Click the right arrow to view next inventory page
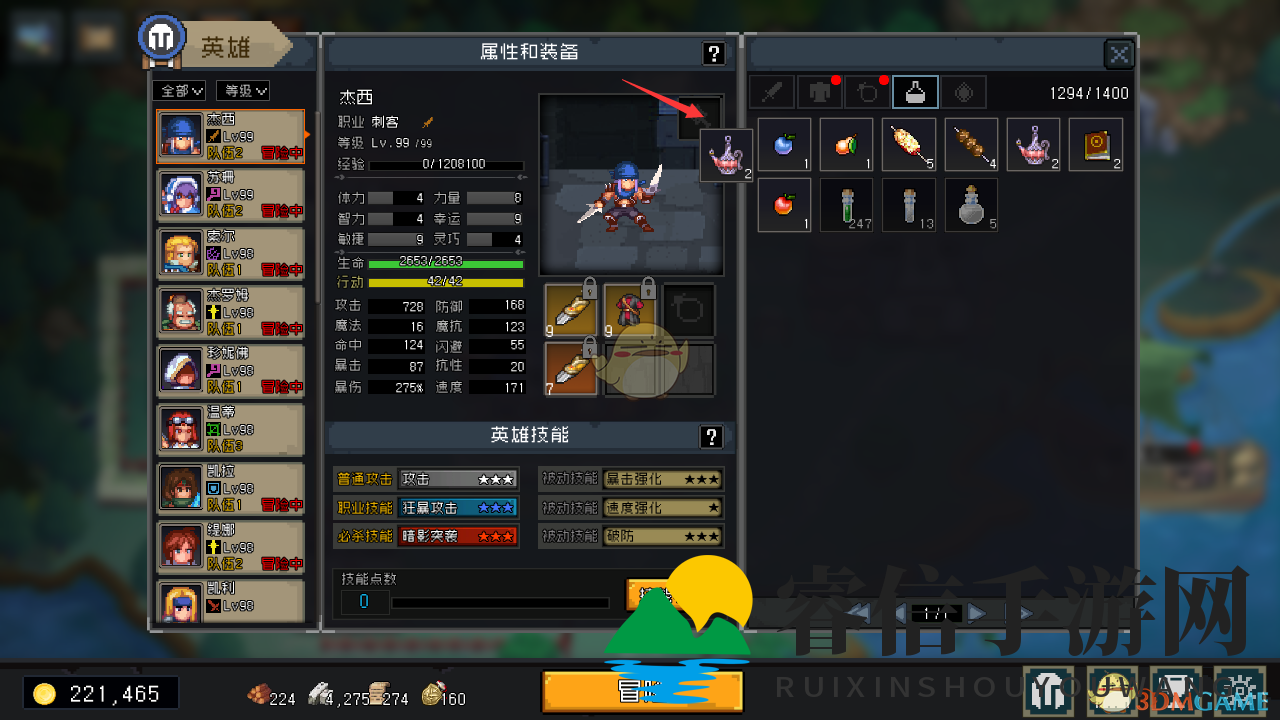 point(977,613)
